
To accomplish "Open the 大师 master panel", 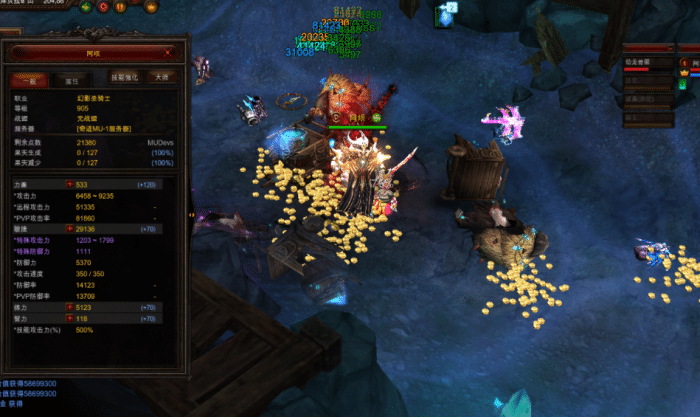I will click(x=161, y=77).
